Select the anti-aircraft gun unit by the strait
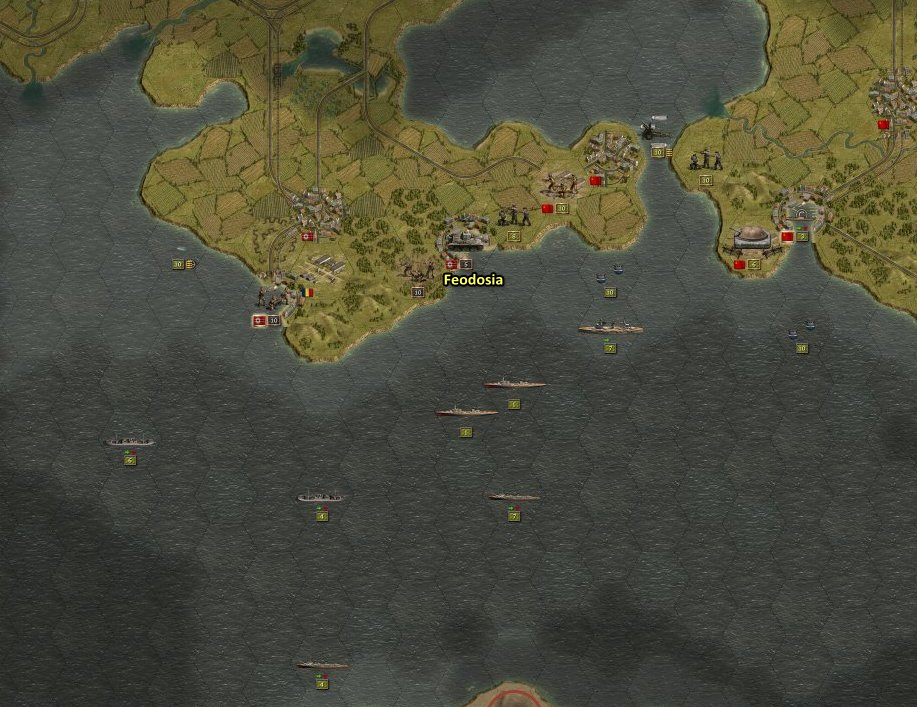This screenshot has width=917, height=707. click(x=655, y=130)
